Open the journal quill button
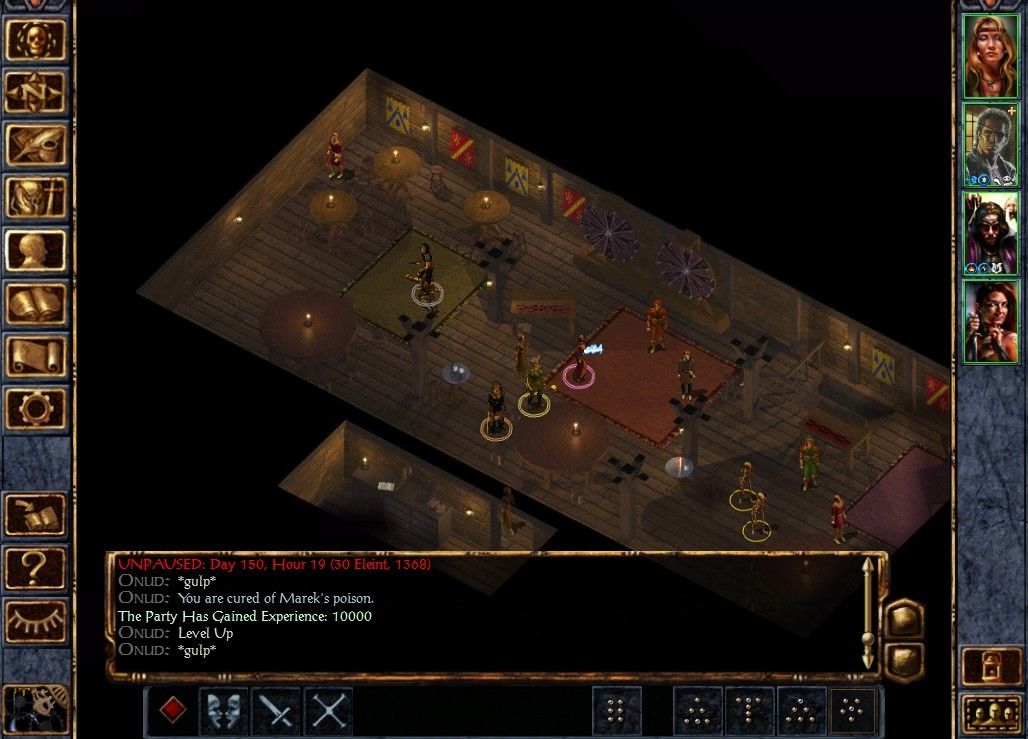 [36, 146]
